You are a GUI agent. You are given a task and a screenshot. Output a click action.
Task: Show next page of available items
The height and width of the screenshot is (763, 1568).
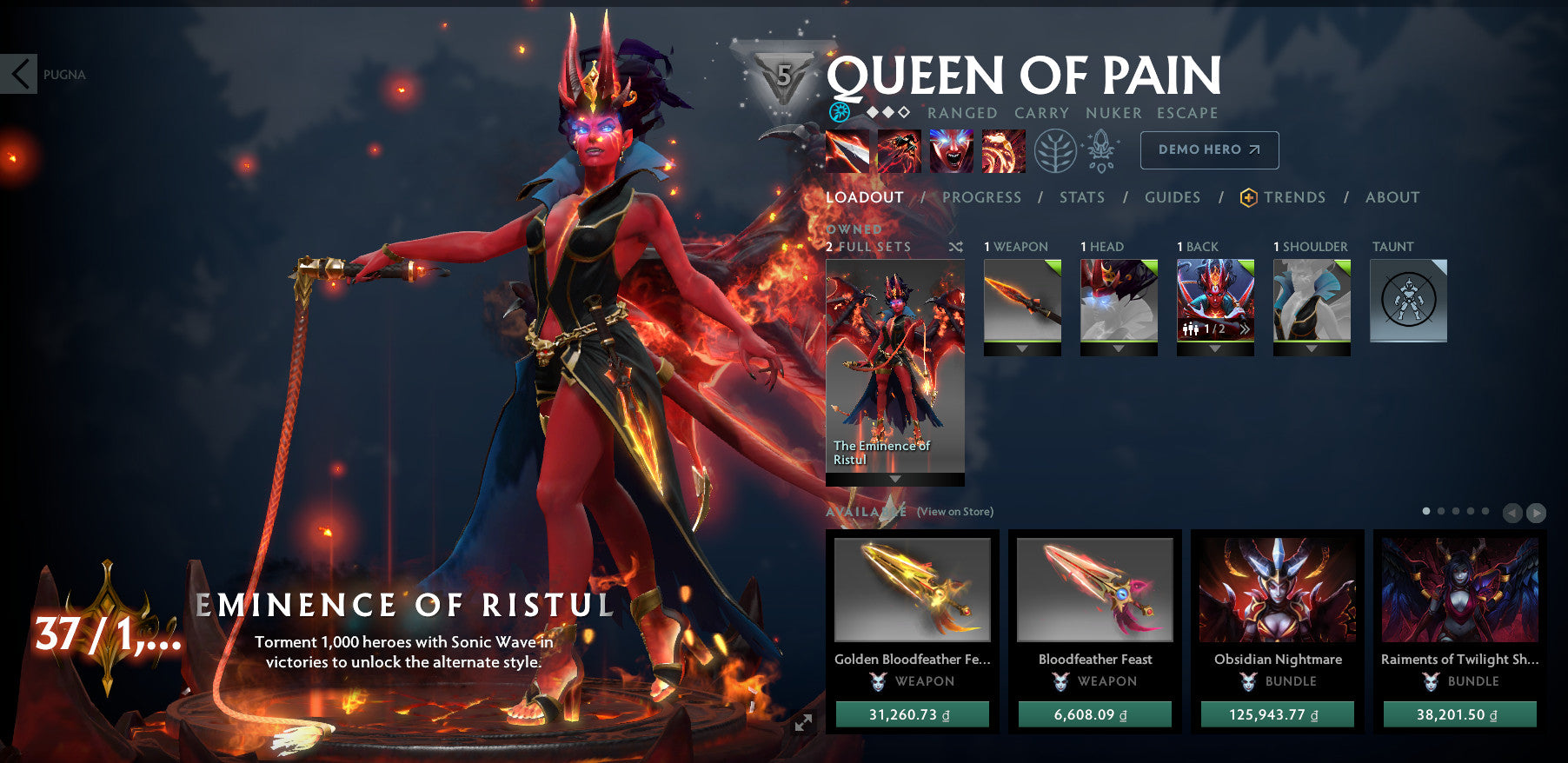1536,513
